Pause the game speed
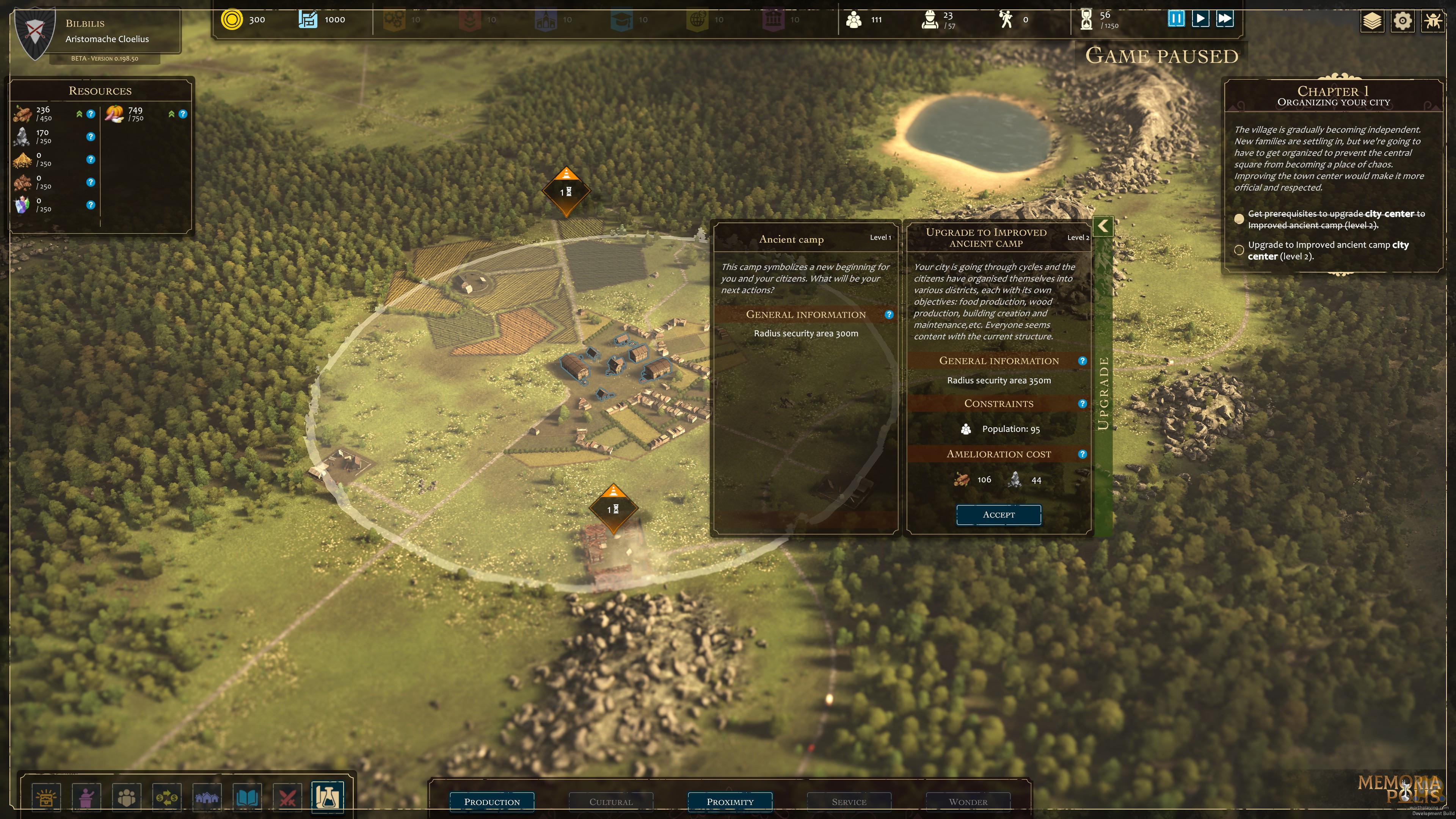1456x819 pixels. 1176,19
